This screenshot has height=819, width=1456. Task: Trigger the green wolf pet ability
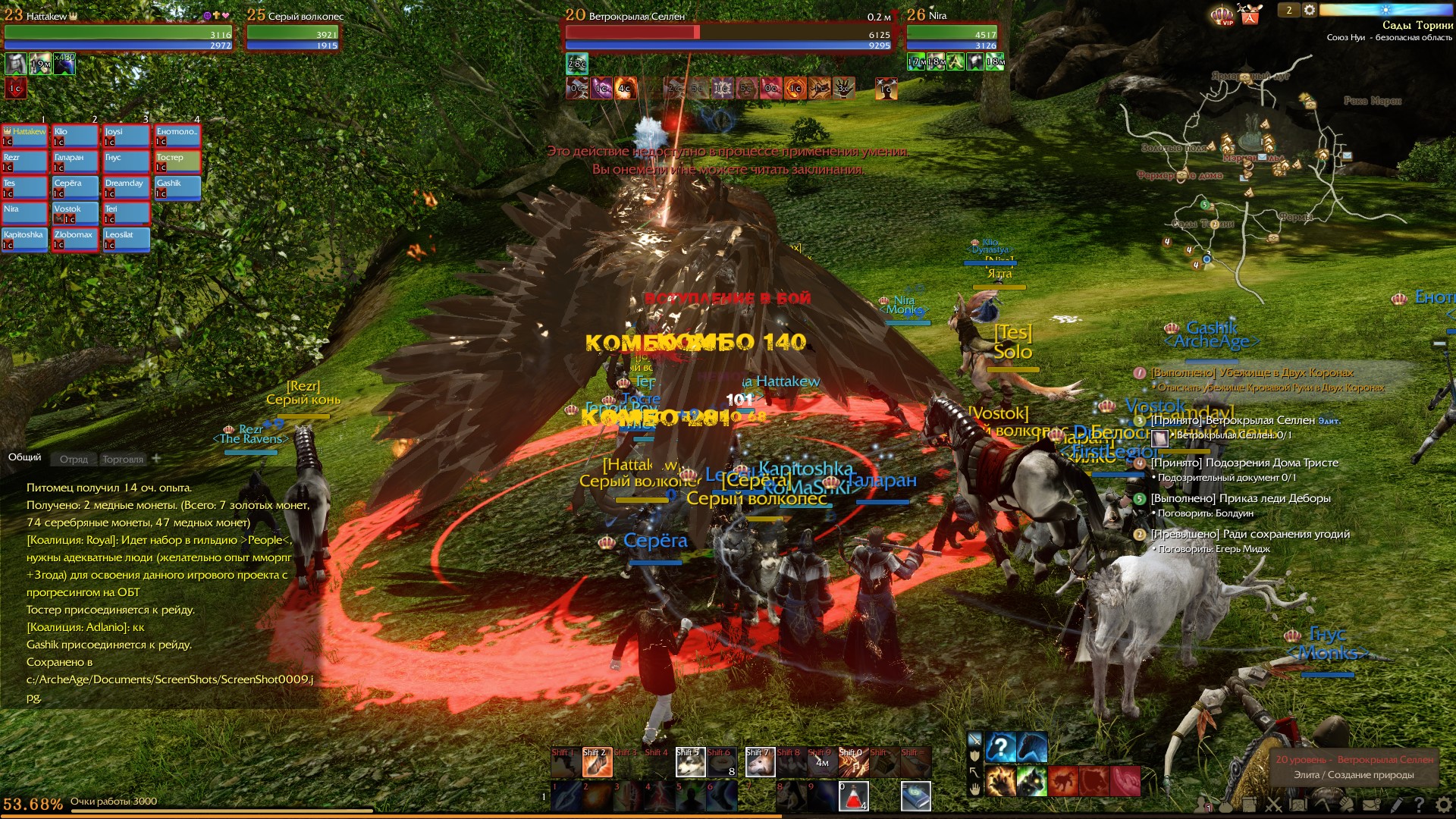pyautogui.click(x=1031, y=781)
